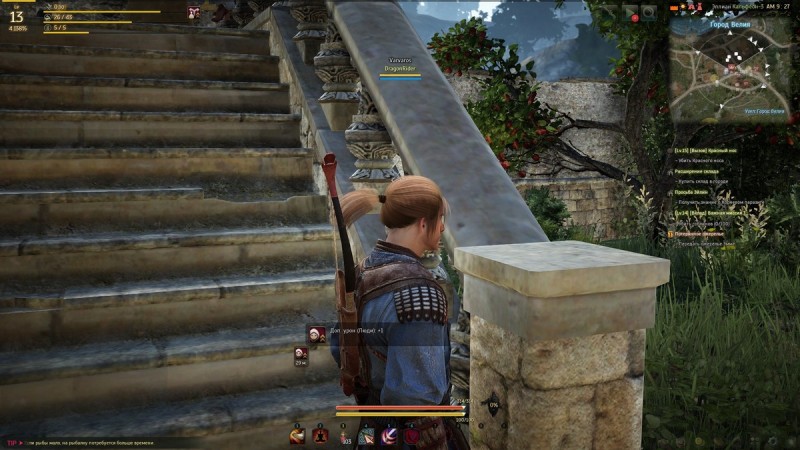Screen dimensions: 800x450
Task: Select the buff icon beside the damage bonus text
Action: pyautogui.click(x=314, y=335)
